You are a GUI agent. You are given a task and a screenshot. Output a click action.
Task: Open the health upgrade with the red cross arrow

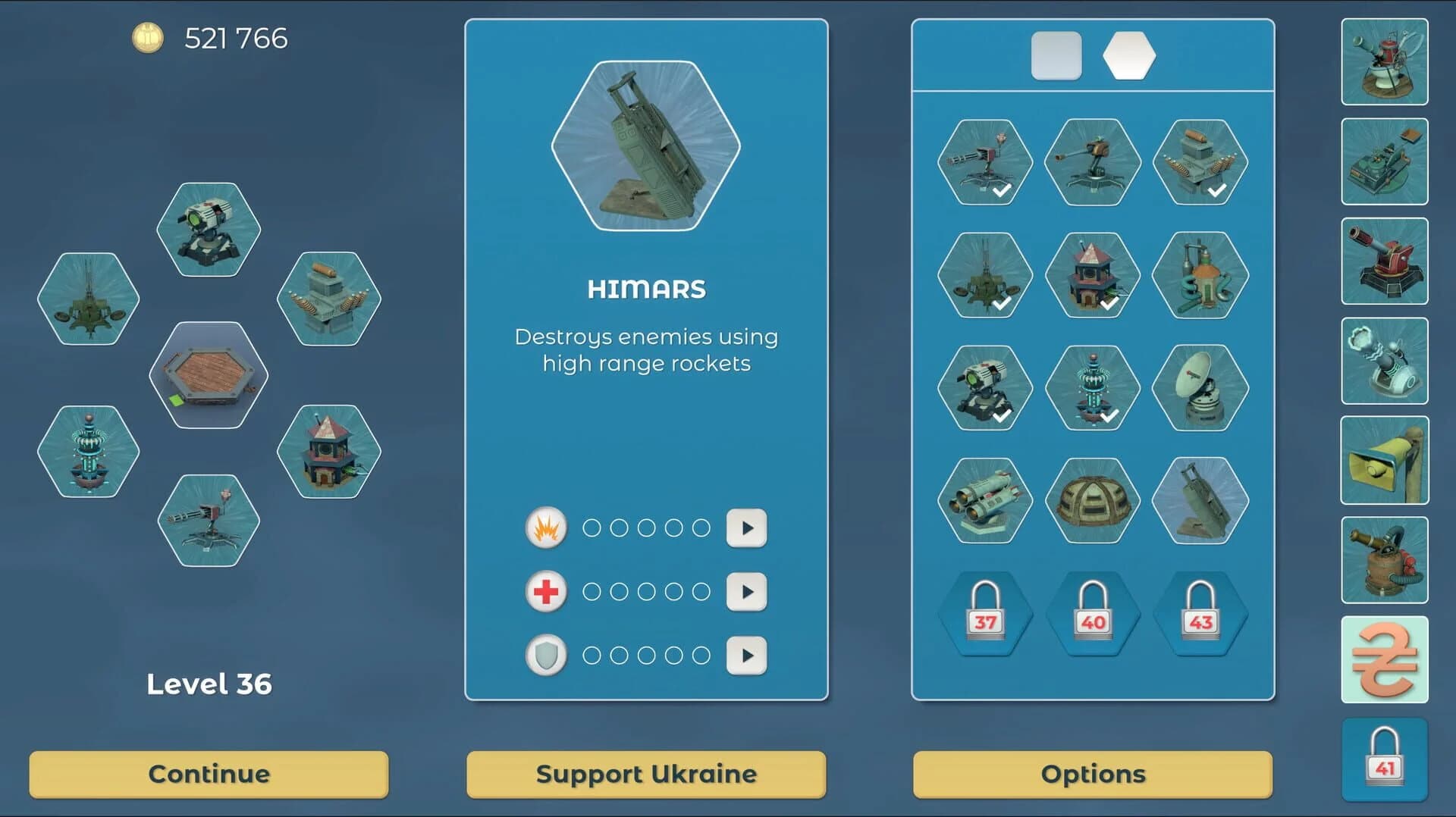(x=747, y=592)
